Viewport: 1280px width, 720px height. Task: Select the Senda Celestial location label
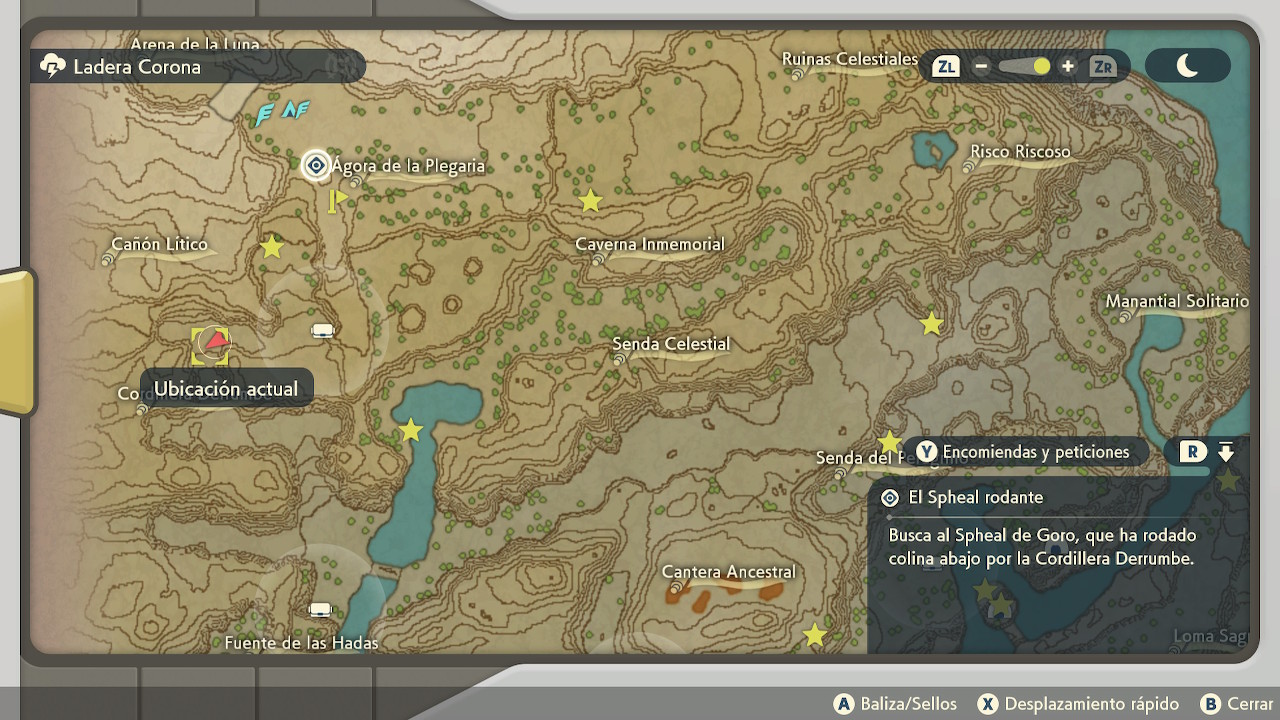click(x=671, y=344)
